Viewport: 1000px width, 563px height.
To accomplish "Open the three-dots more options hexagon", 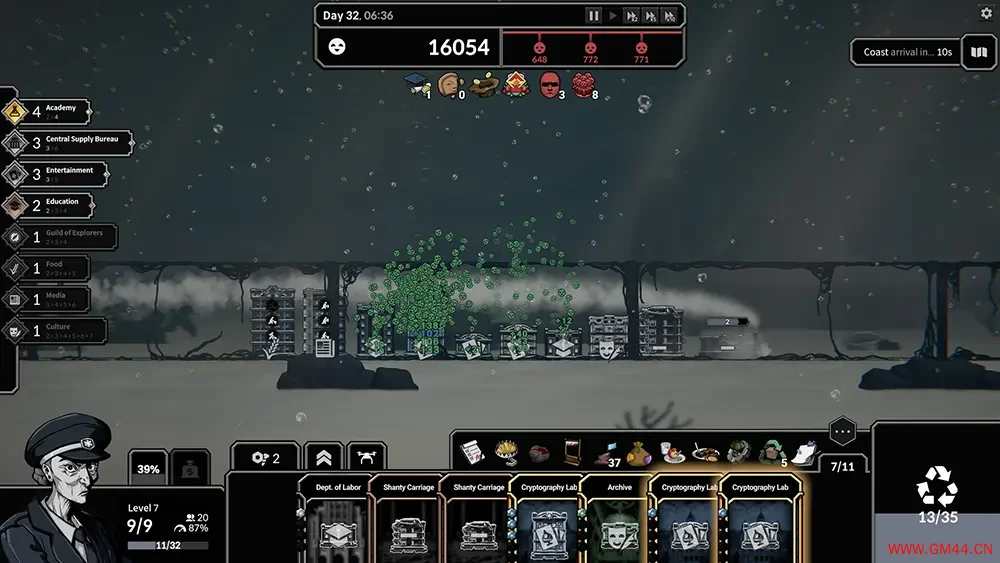I will click(x=843, y=433).
